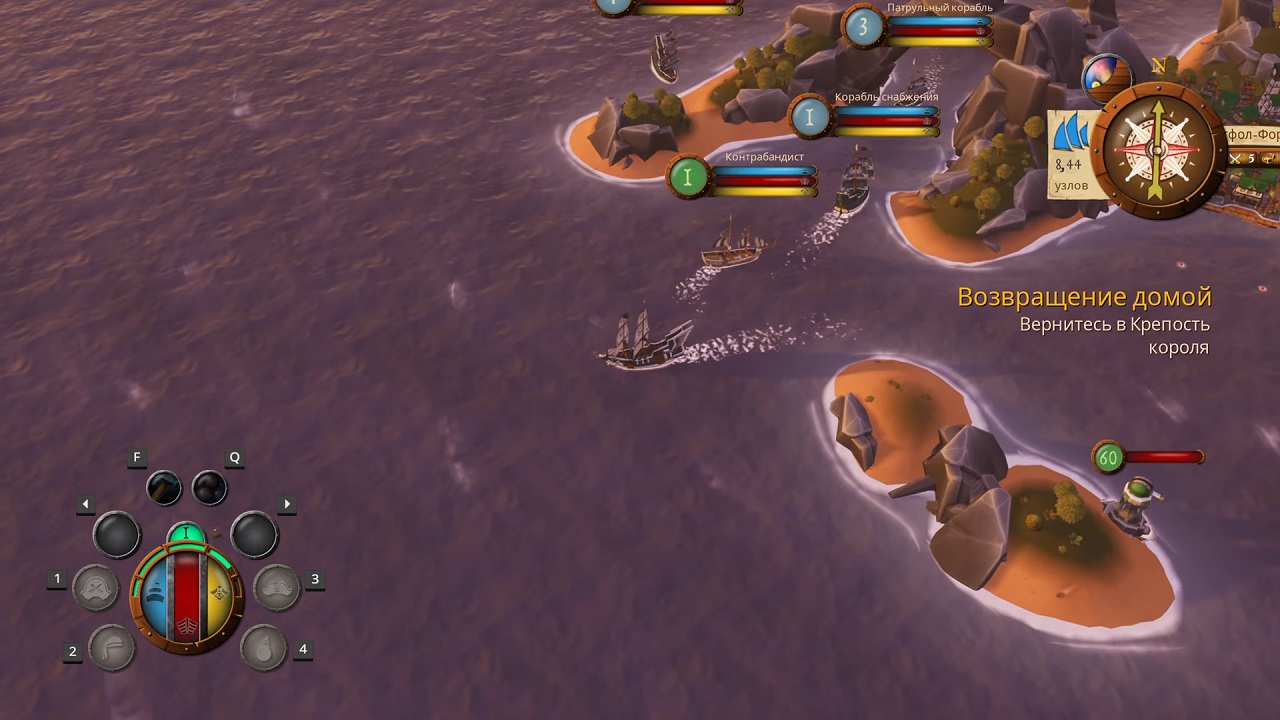Click ammo slot 4 with the bomb icon
This screenshot has width=1280, height=720.
pos(263,650)
